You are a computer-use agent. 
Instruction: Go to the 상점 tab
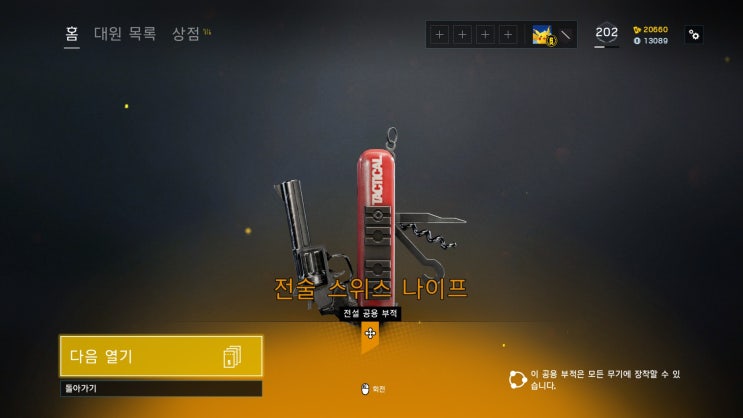[x=186, y=34]
